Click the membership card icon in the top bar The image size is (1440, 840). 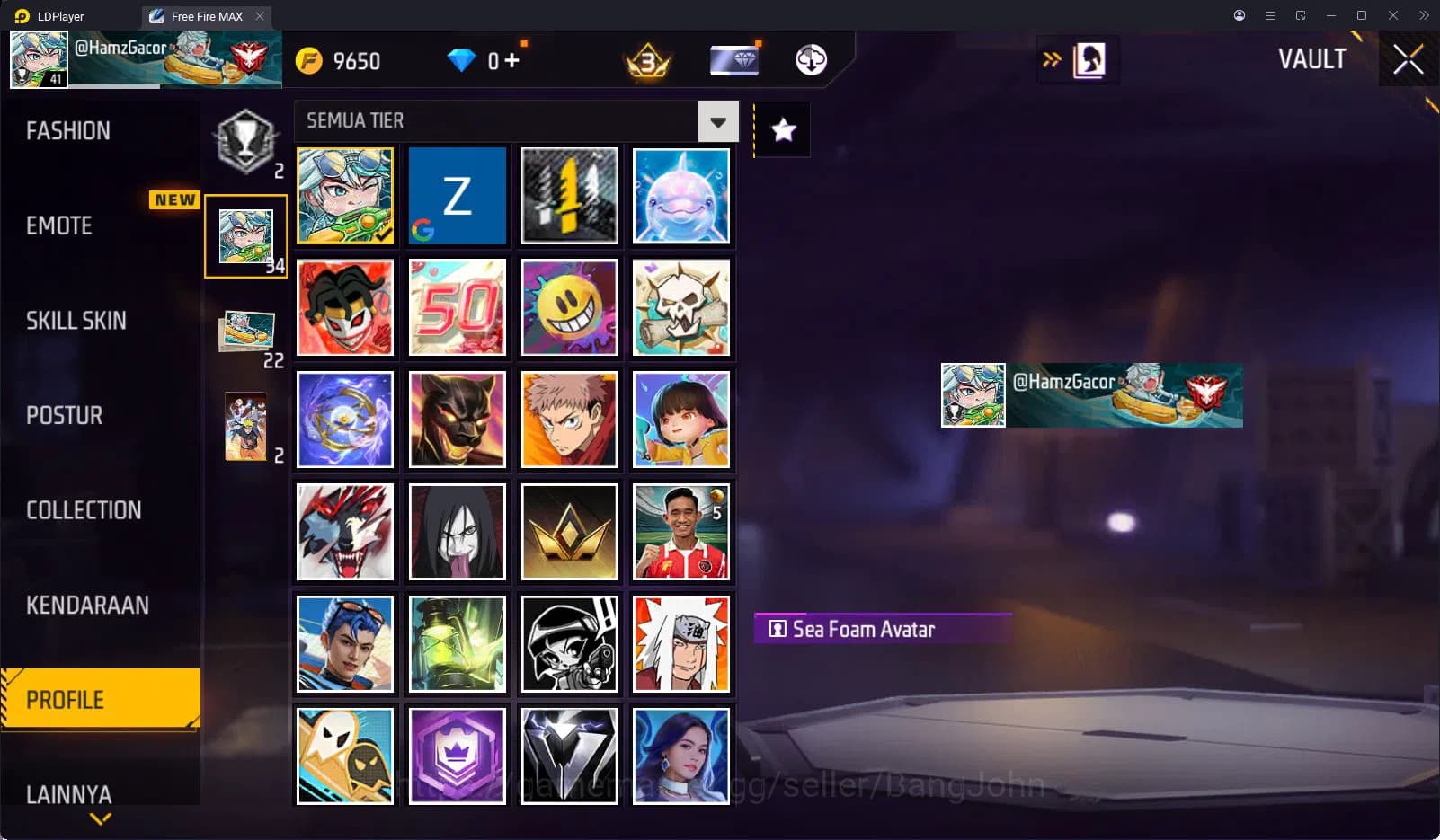pyautogui.click(x=734, y=59)
